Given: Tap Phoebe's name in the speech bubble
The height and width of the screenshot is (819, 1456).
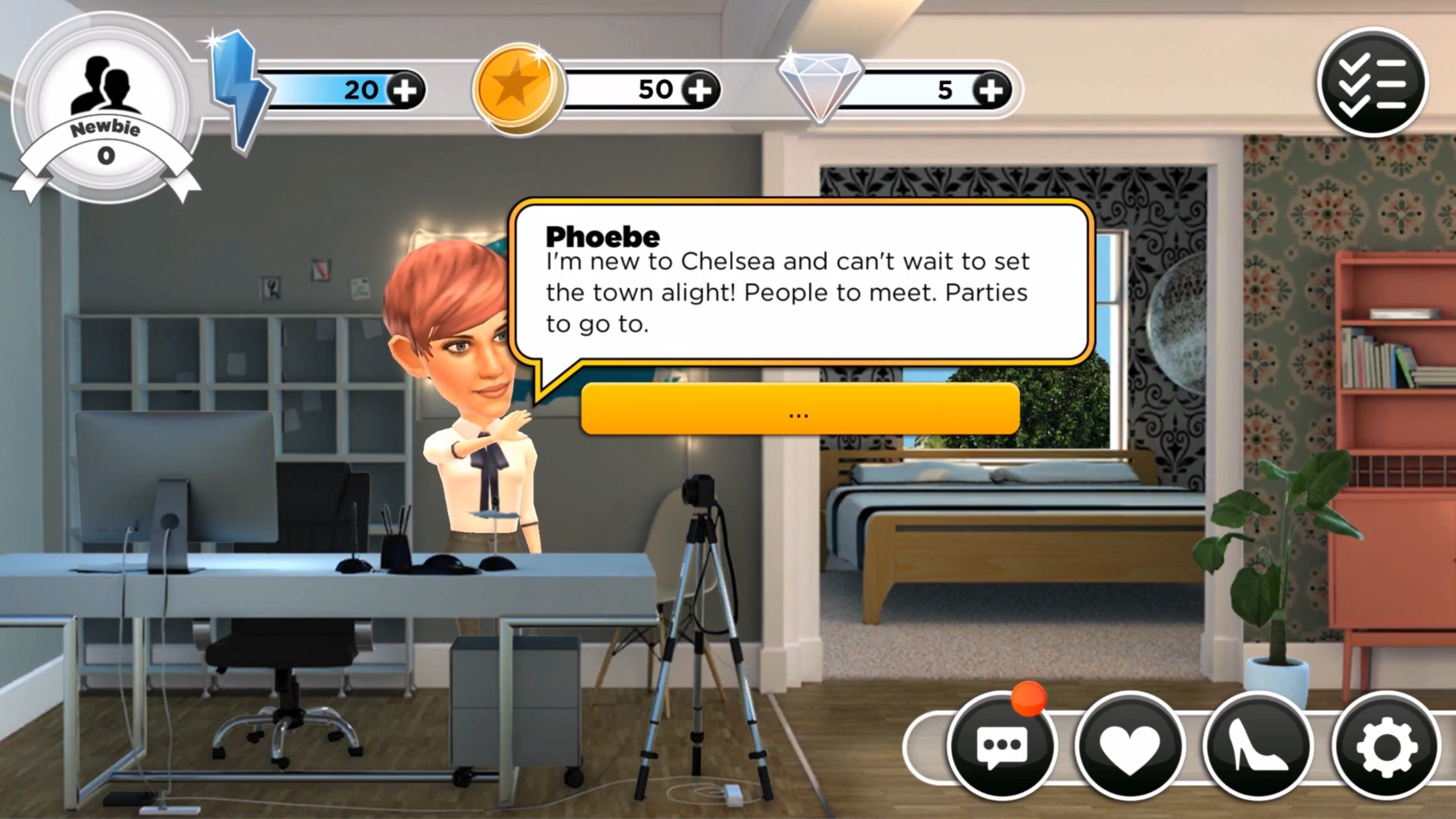Looking at the screenshot, I should pyautogui.click(x=602, y=236).
